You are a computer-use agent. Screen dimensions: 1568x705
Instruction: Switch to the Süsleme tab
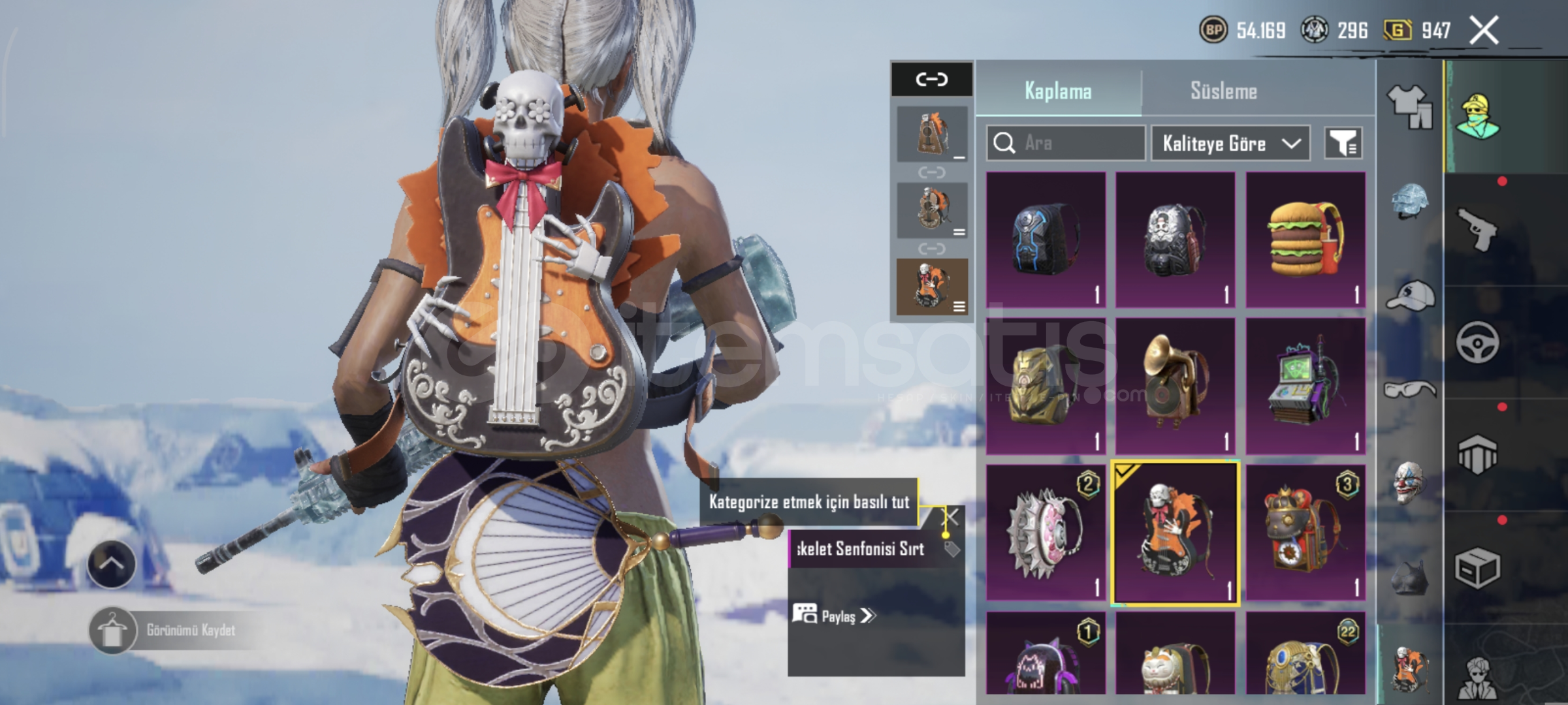point(1223,91)
